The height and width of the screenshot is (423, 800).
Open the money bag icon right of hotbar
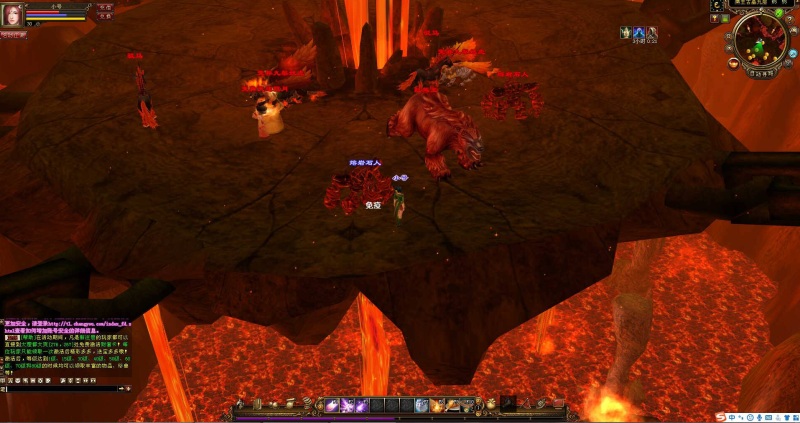tap(491, 404)
